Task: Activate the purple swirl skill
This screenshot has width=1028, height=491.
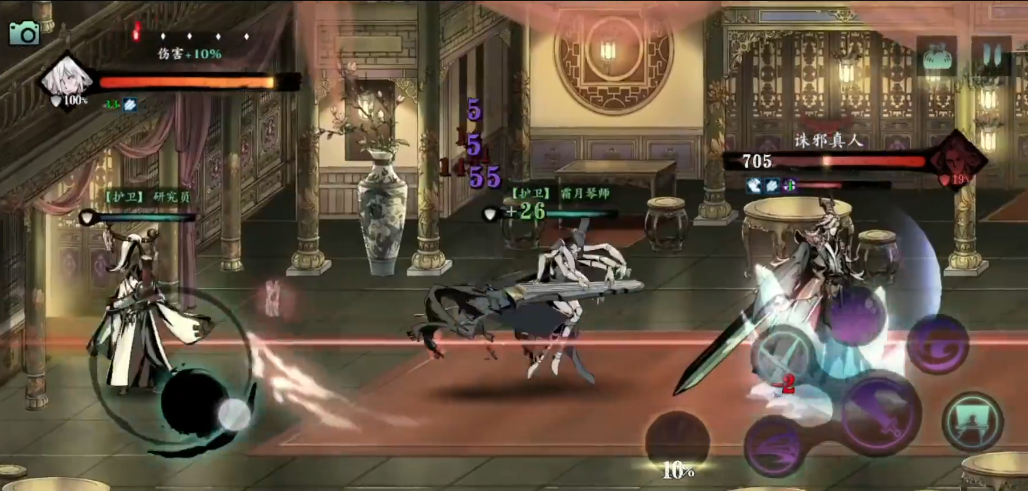Action: click(x=936, y=345)
